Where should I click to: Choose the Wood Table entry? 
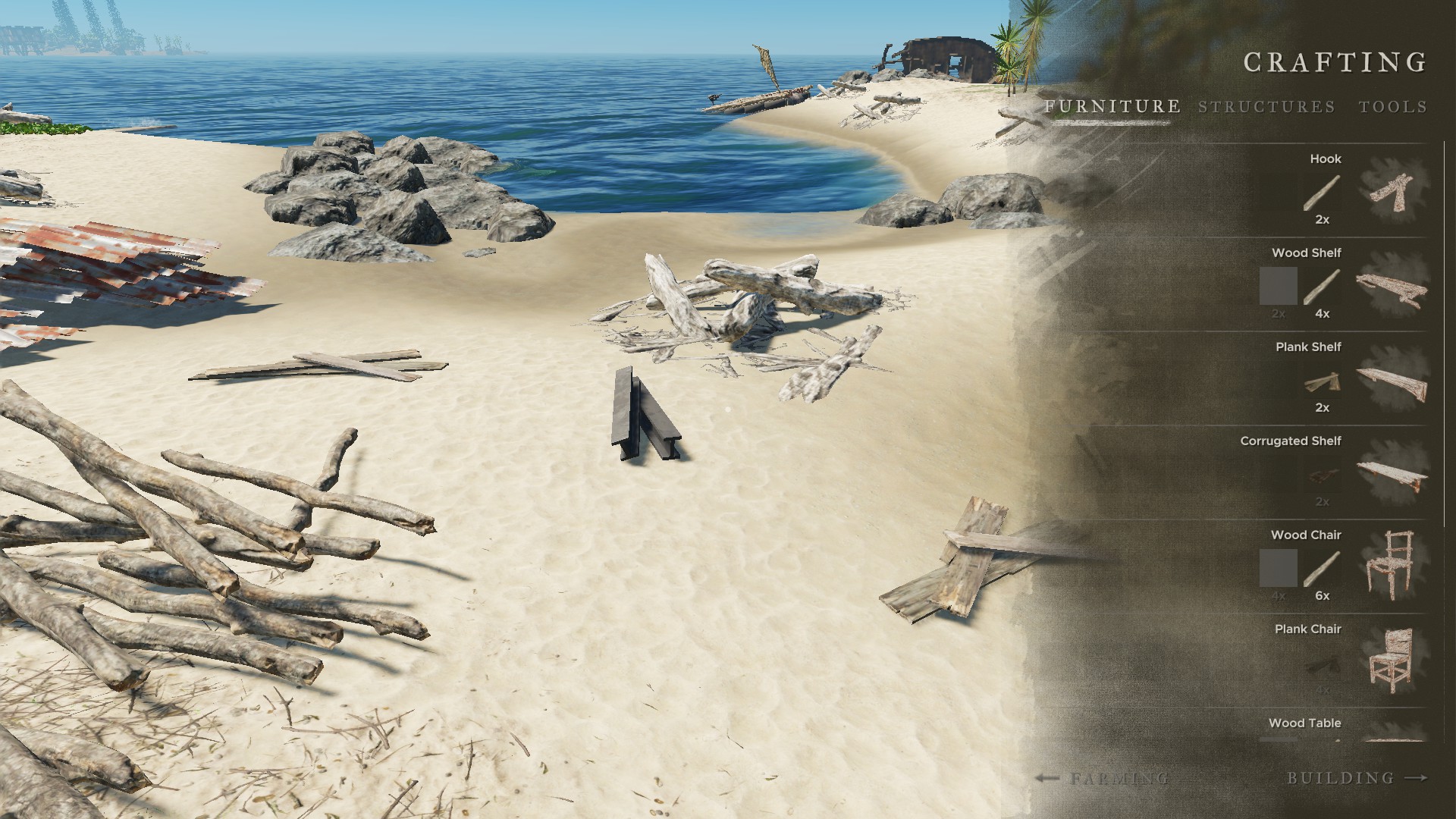coord(1306,723)
